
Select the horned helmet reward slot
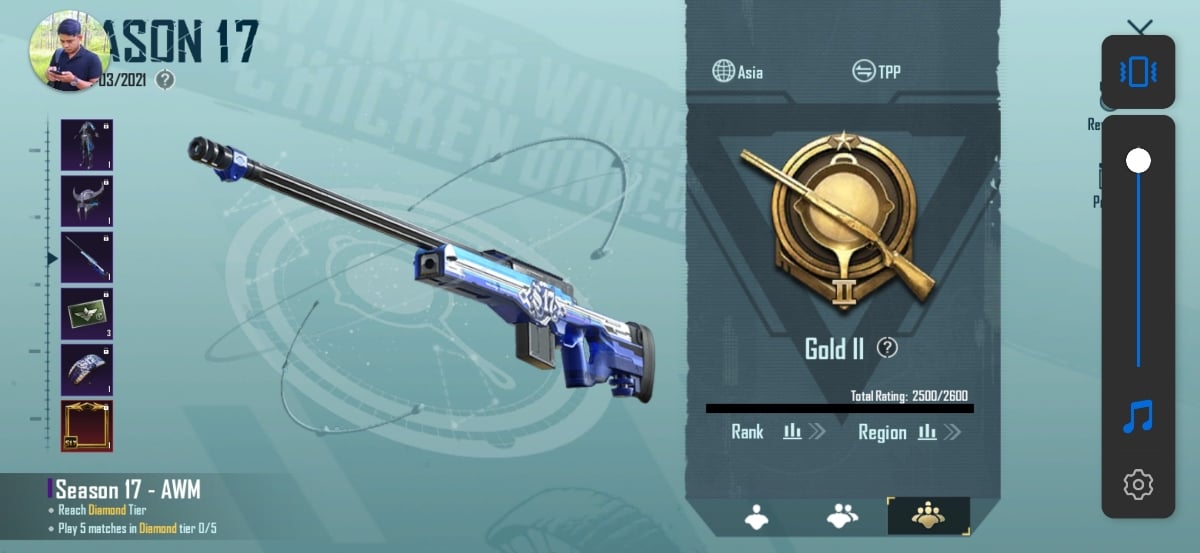[87, 201]
